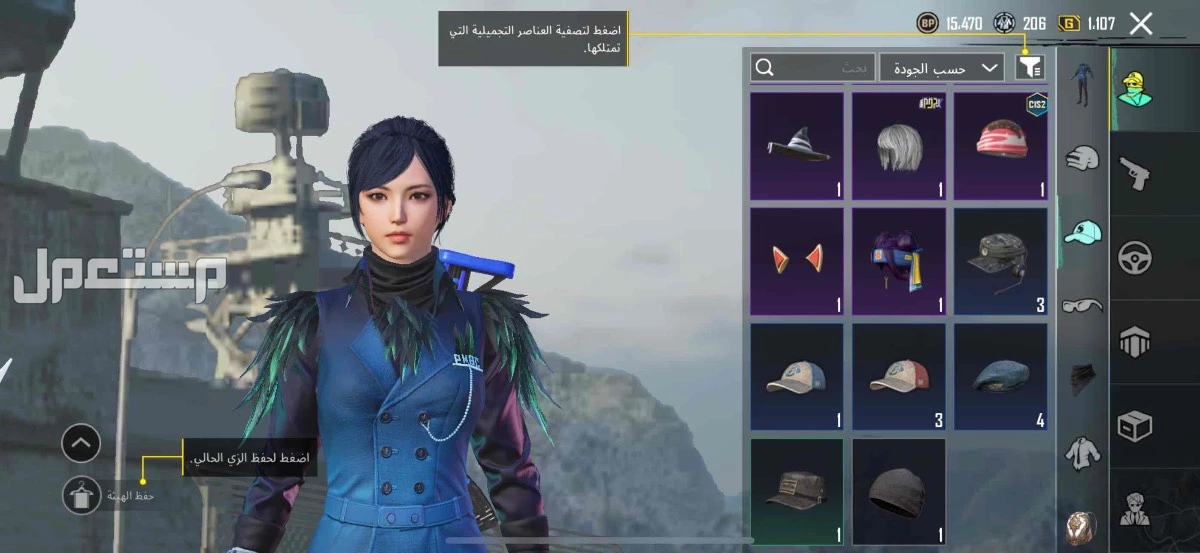Toggle the owned cosmetics filter
This screenshot has width=1200, height=553.
point(1030,67)
